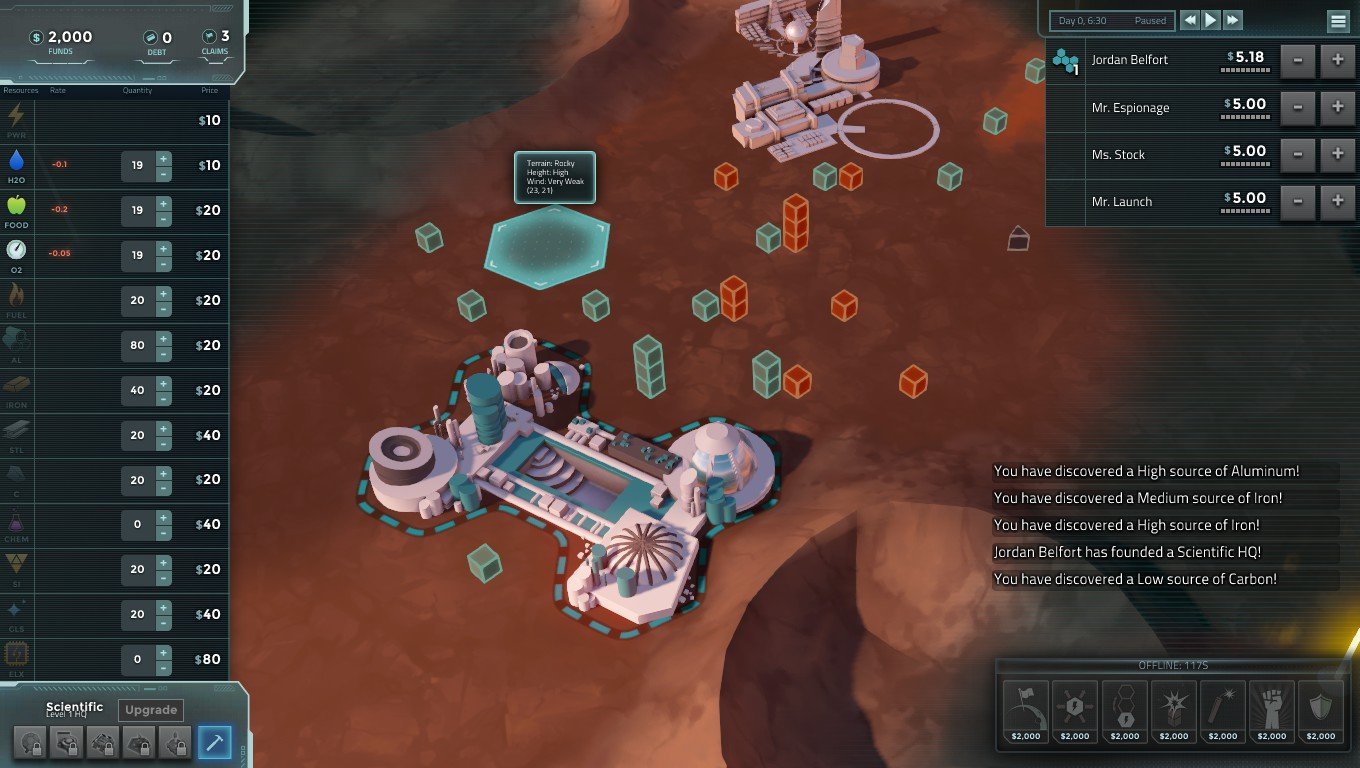Sell a share of Mr. Launch
Image resolution: width=1360 pixels, height=768 pixels.
(x=1298, y=201)
